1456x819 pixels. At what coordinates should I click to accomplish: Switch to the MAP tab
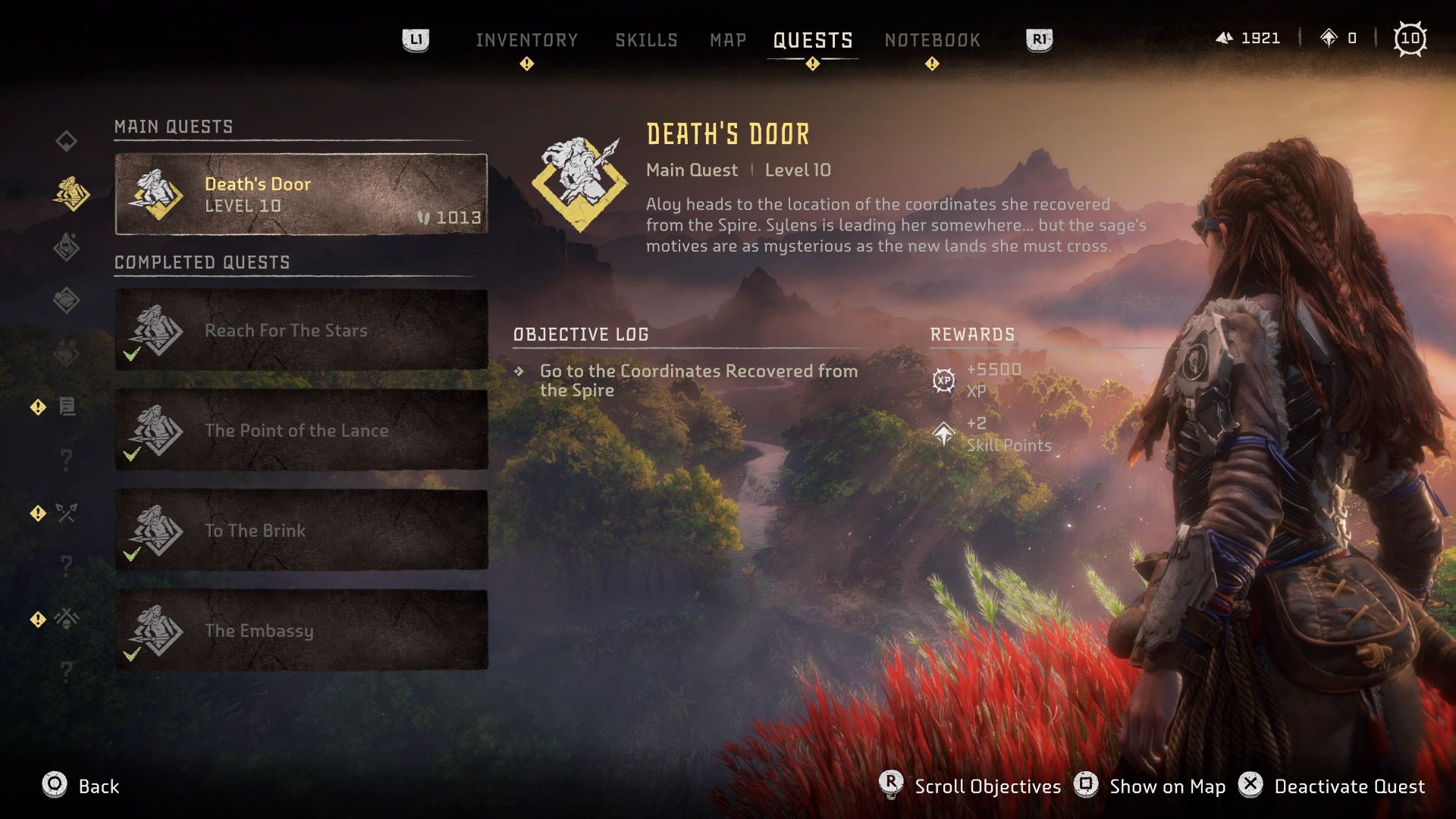click(726, 39)
